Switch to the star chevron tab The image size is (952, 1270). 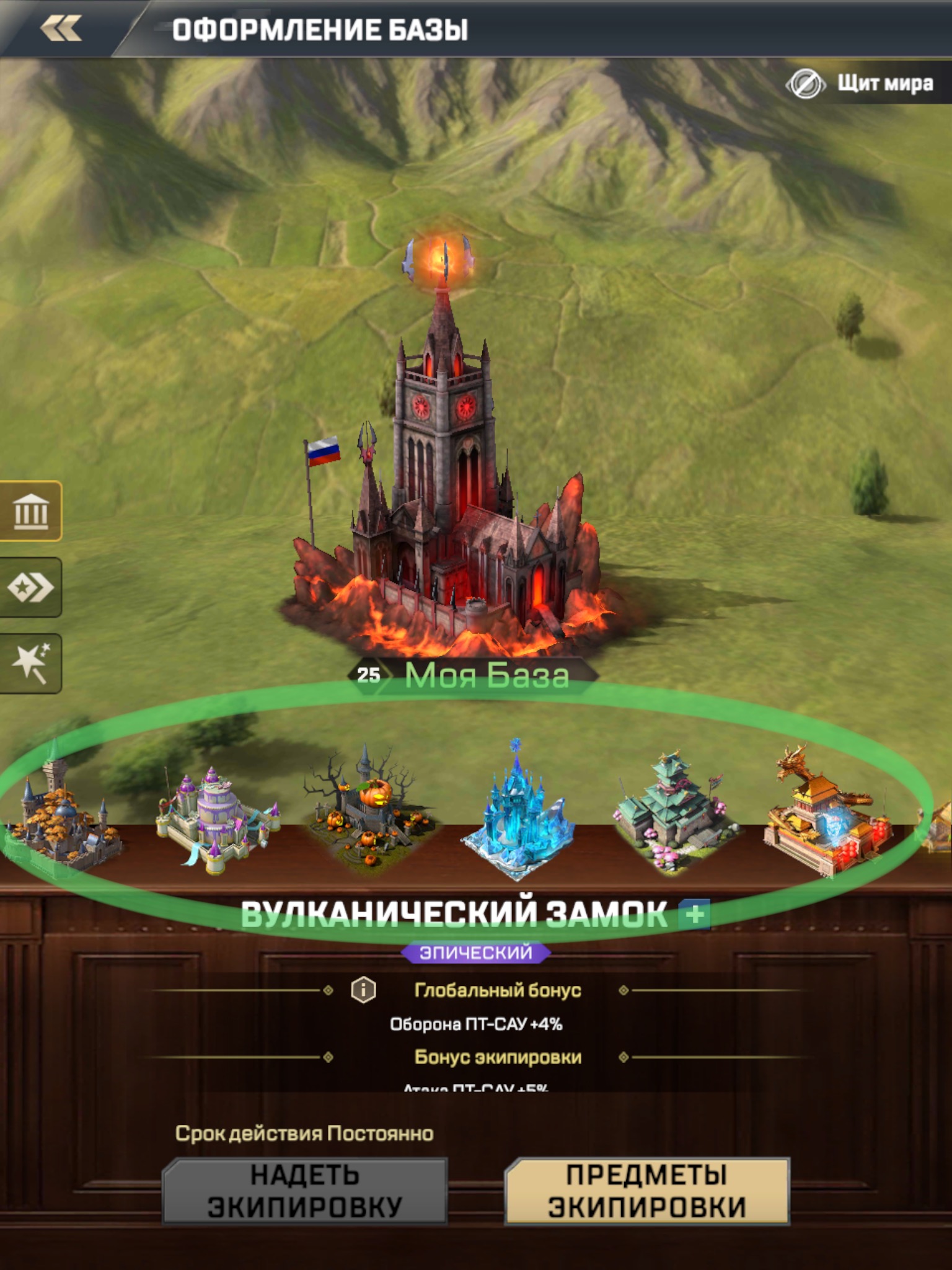tap(31, 587)
